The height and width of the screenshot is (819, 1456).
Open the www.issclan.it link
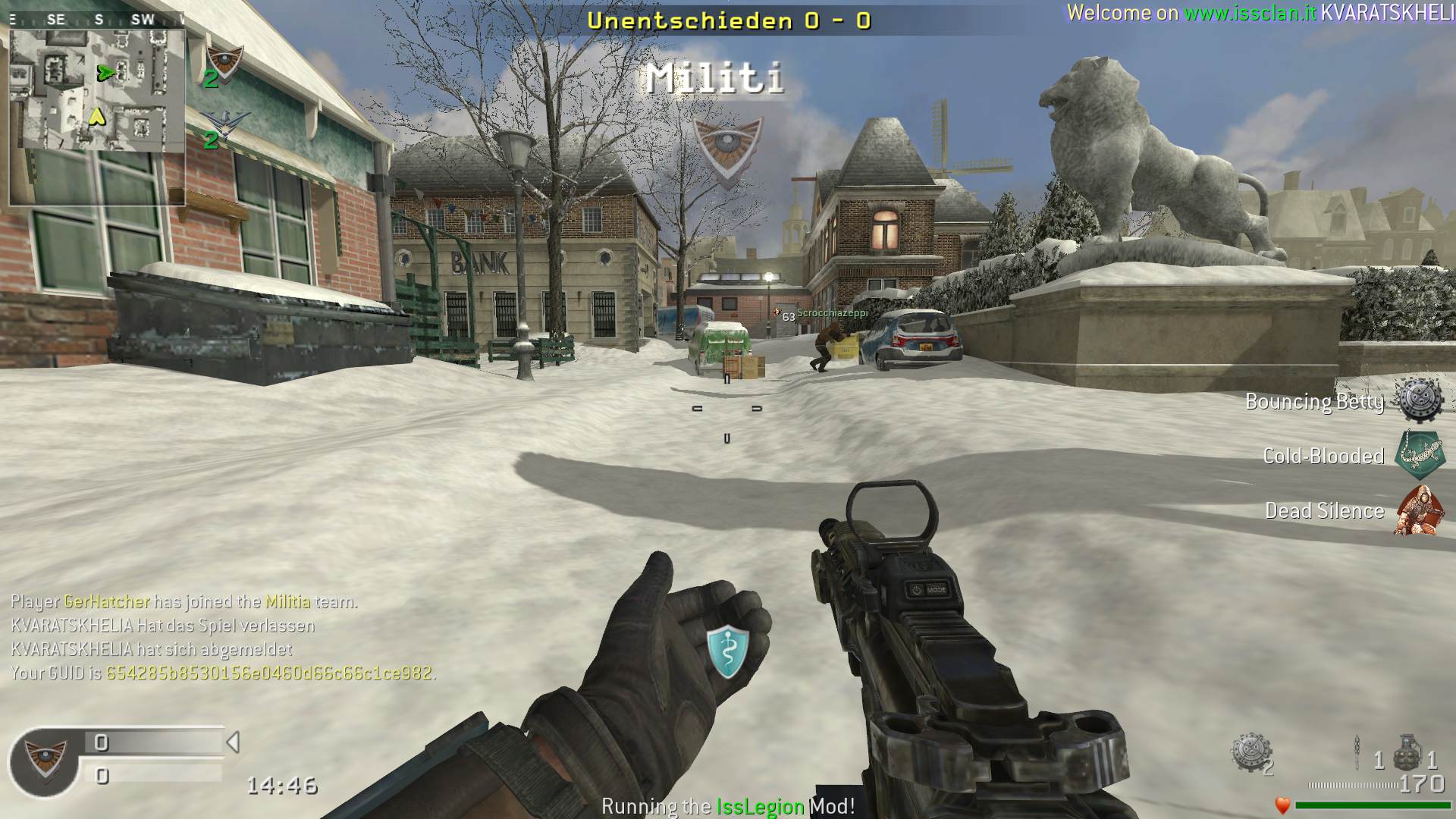pos(1250,13)
